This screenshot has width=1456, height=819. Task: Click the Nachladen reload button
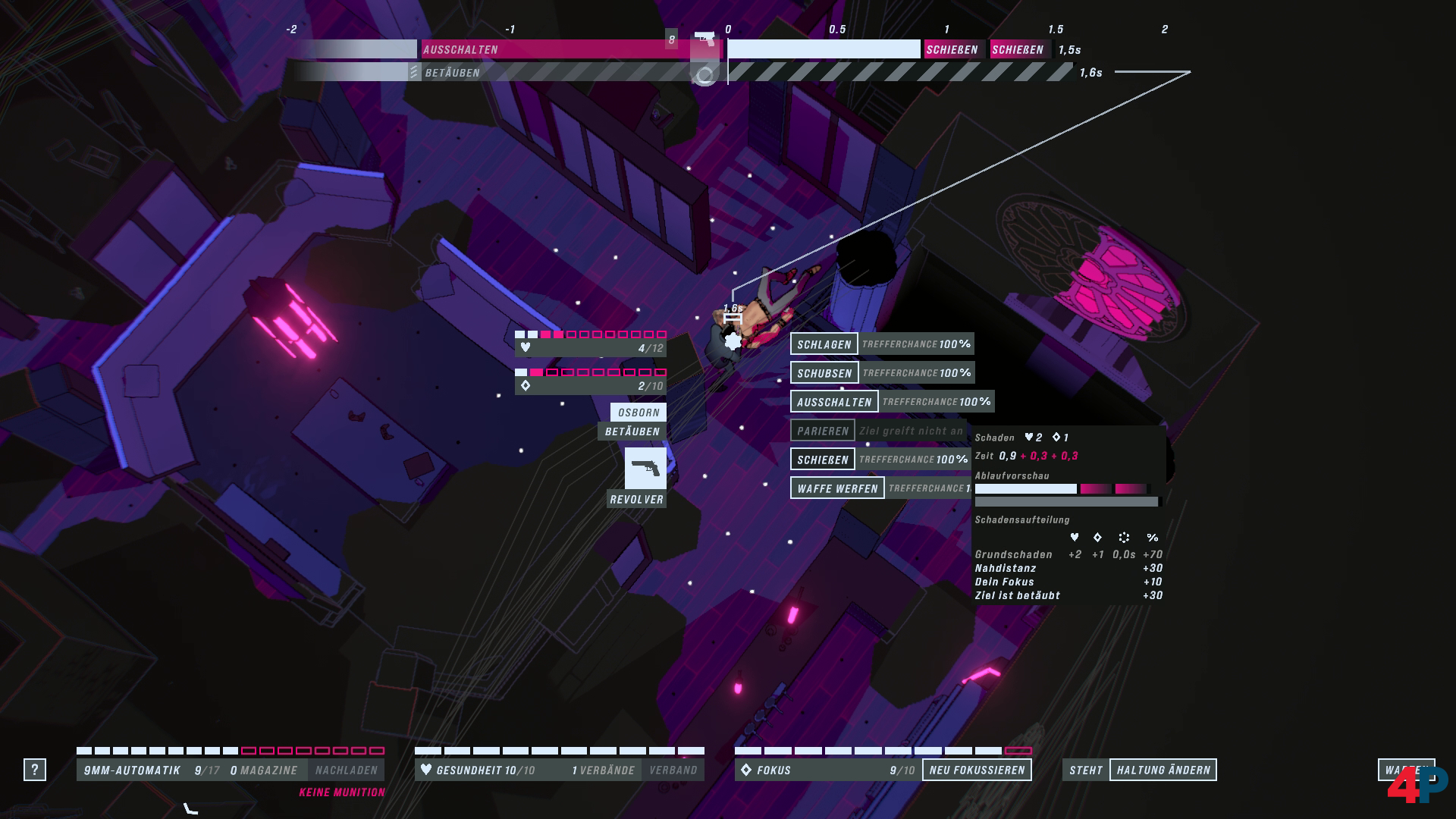346,770
